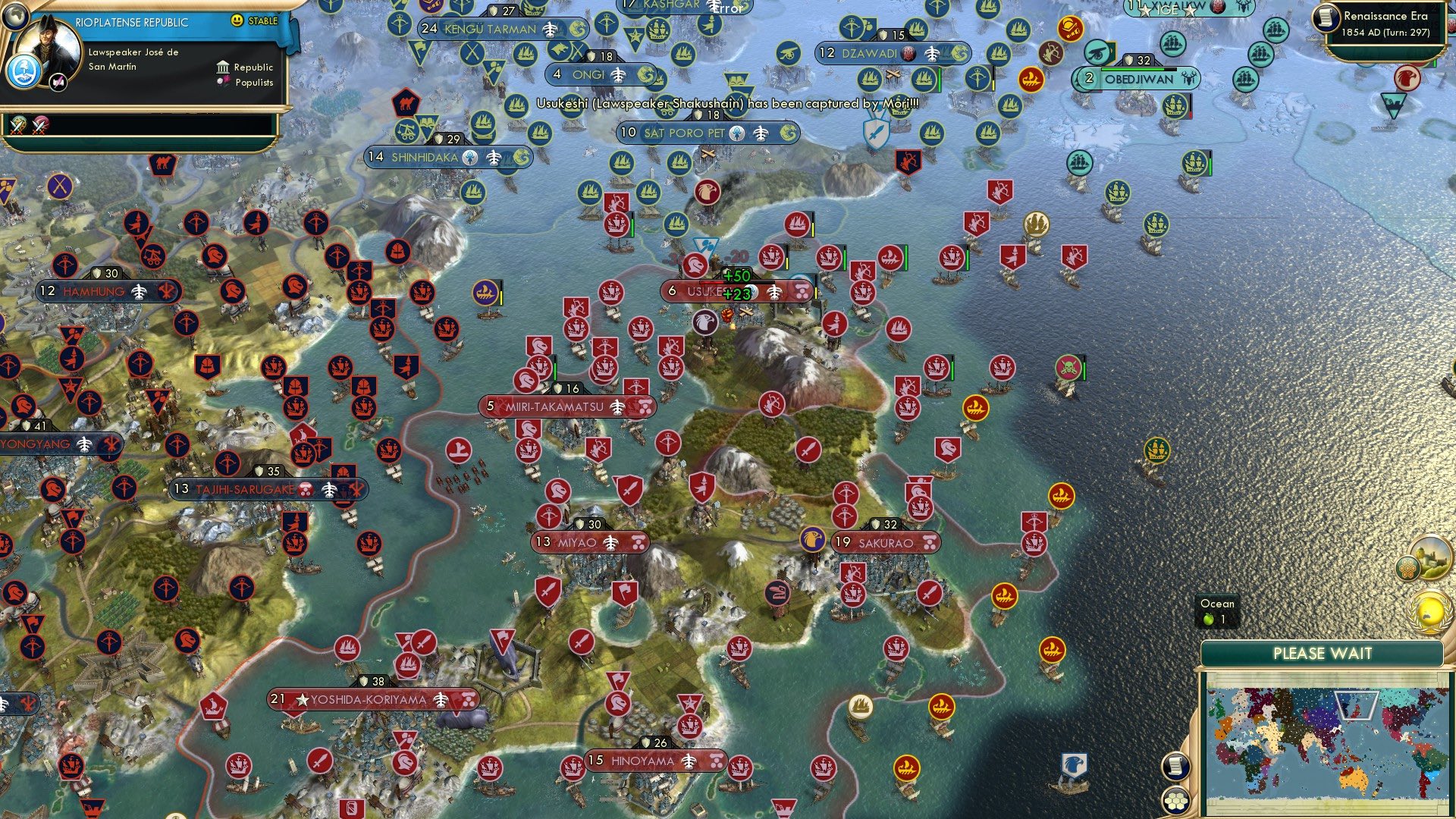Click the blue Rioplatense civilization emblem
The width and height of the screenshot is (1456, 819).
(x=24, y=72)
